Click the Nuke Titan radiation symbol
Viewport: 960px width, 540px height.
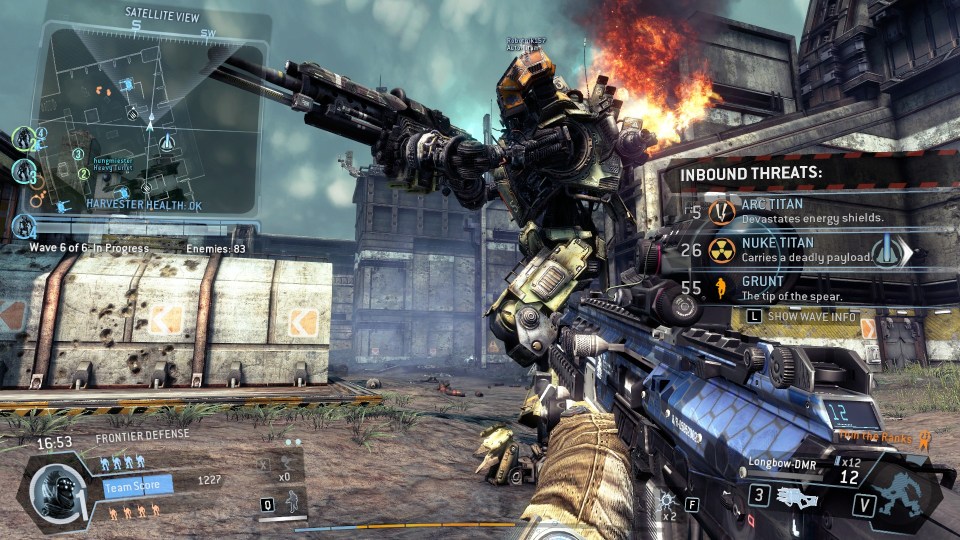pyautogui.click(x=722, y=250)
